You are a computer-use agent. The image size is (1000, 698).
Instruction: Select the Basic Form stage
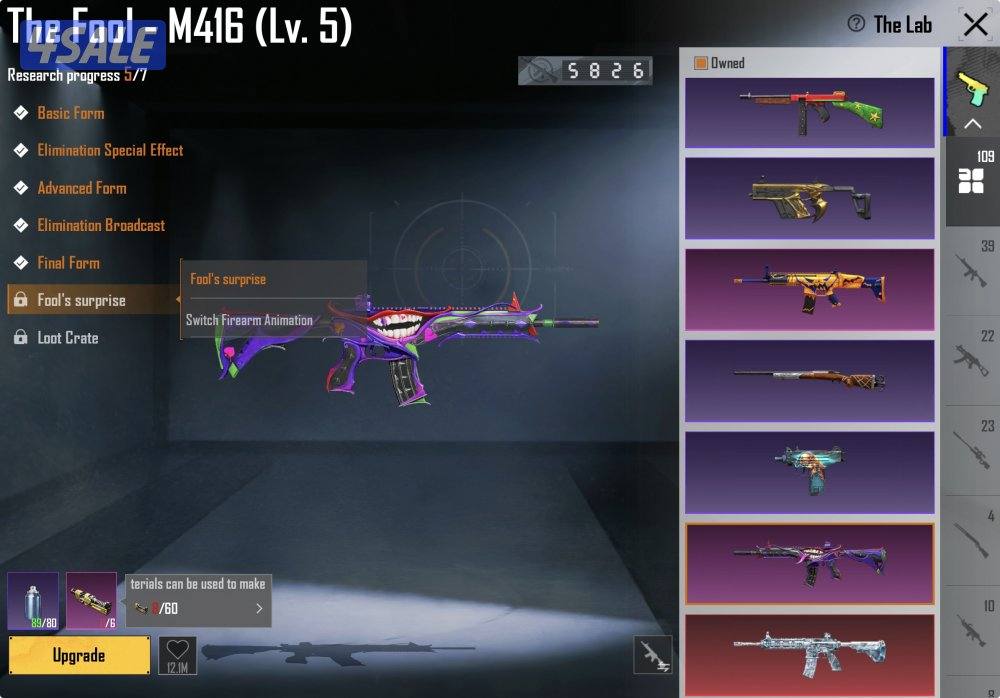pyautogui.click(x=70, y=113)
